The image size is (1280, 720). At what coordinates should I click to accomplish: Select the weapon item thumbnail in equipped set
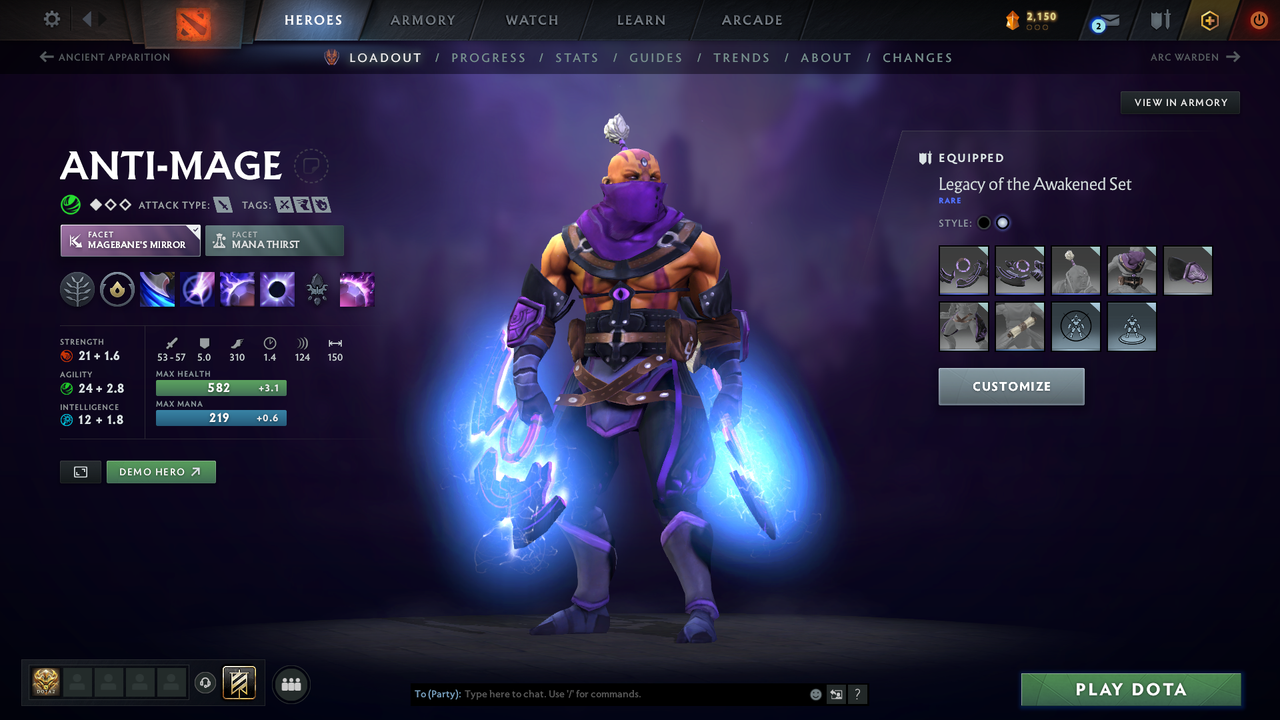963,270
